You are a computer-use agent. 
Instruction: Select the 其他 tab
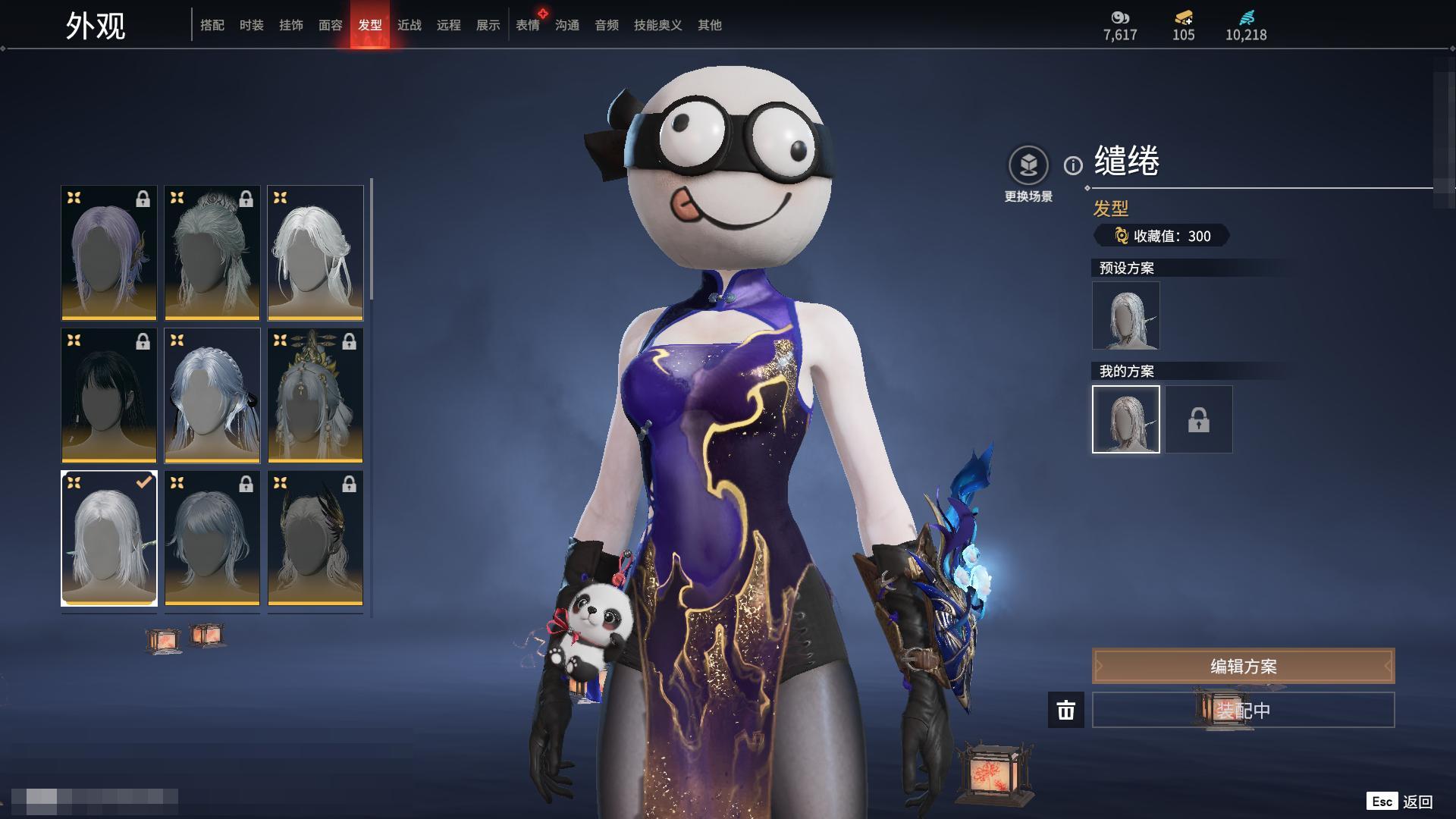(x=710, y=25)
